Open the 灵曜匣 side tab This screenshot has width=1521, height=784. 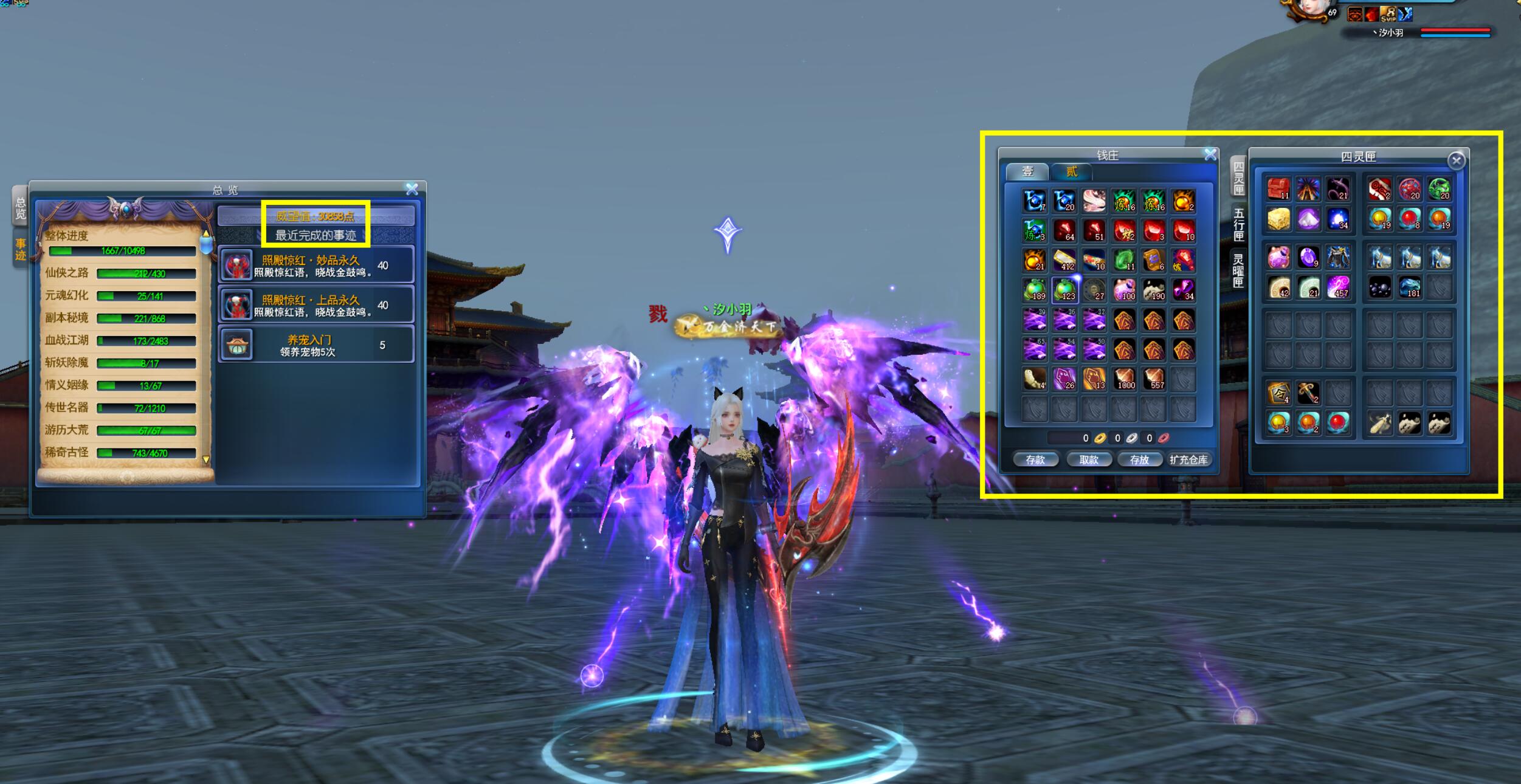pyautogui.click(x=1238, y=270)
